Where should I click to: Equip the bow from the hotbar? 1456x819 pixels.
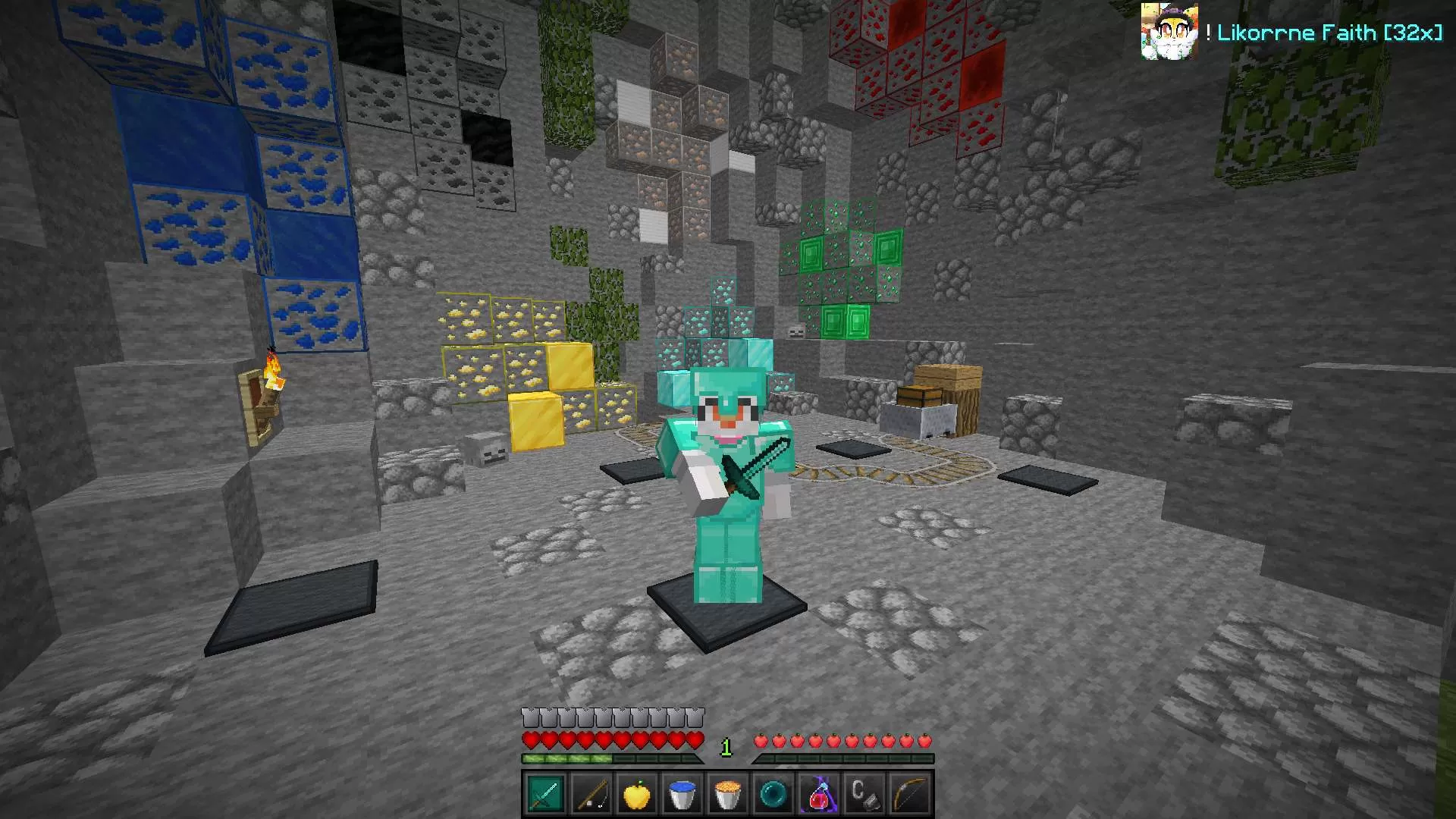click(910, 794)
